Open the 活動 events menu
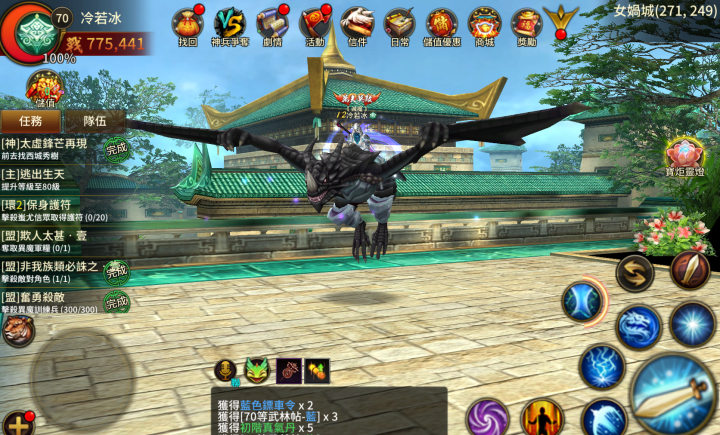 coord(315,24)
